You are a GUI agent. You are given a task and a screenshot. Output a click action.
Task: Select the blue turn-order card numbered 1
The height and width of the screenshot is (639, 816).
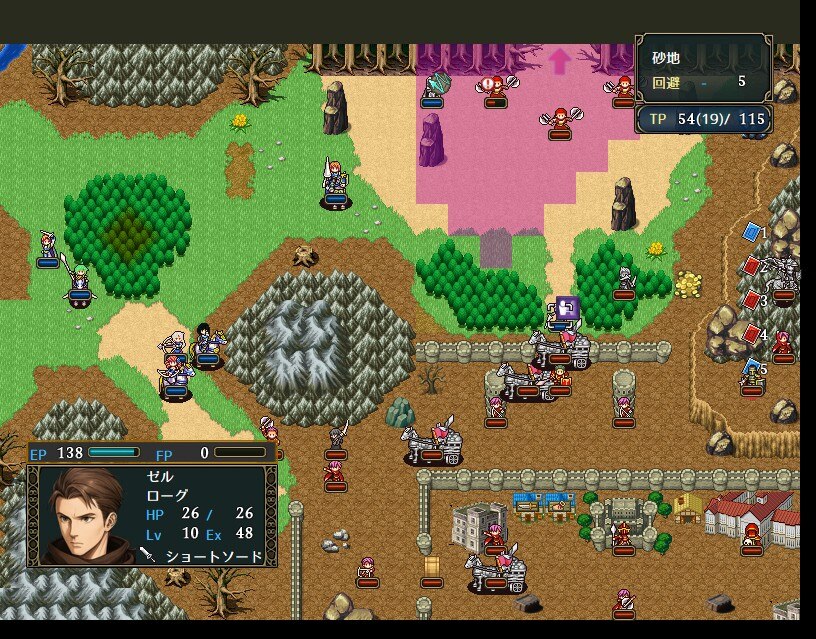click(751, 232)
